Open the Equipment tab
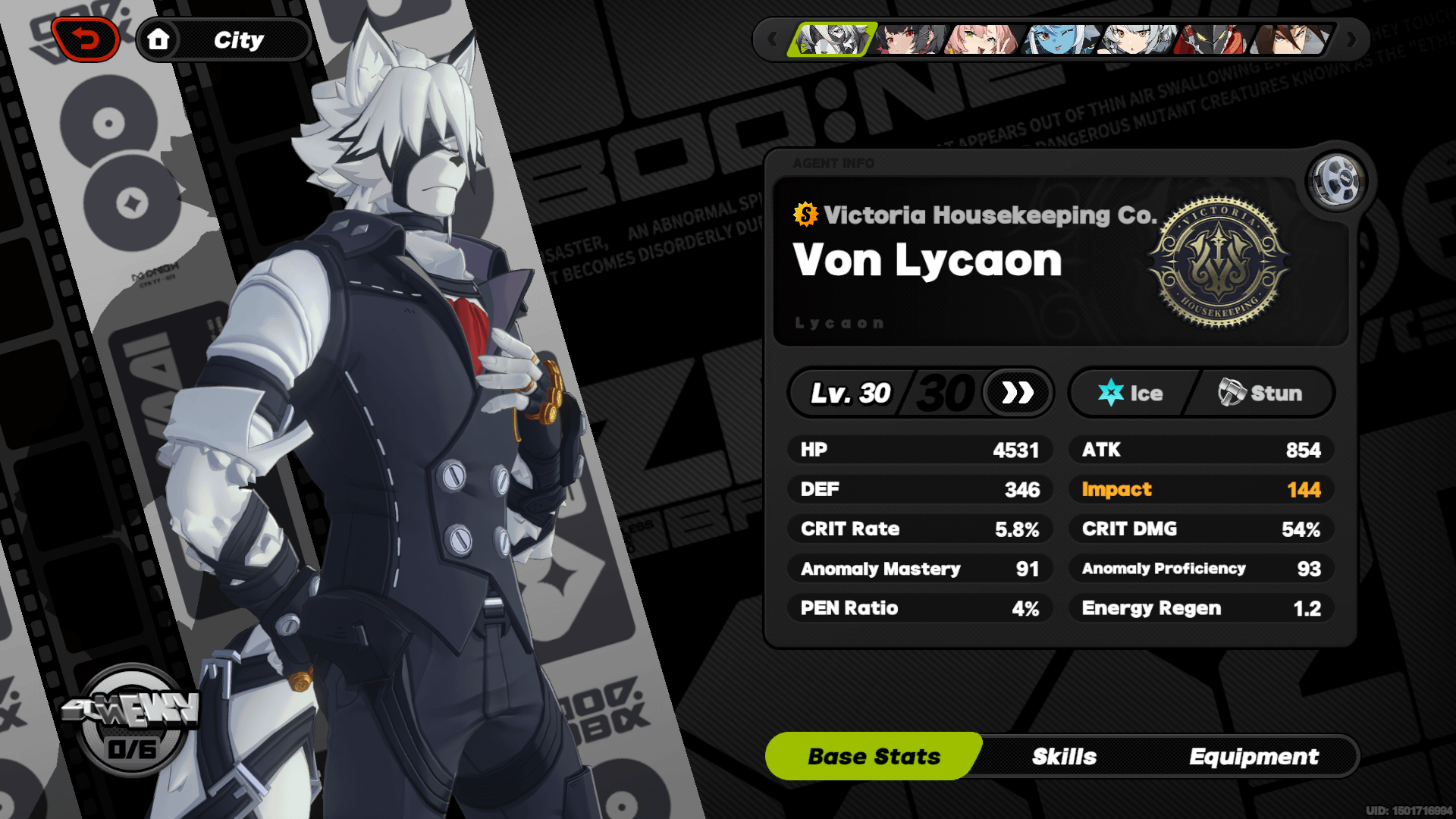Image resolution: width=1456 pixels, height=819 pixels. 1255,756
